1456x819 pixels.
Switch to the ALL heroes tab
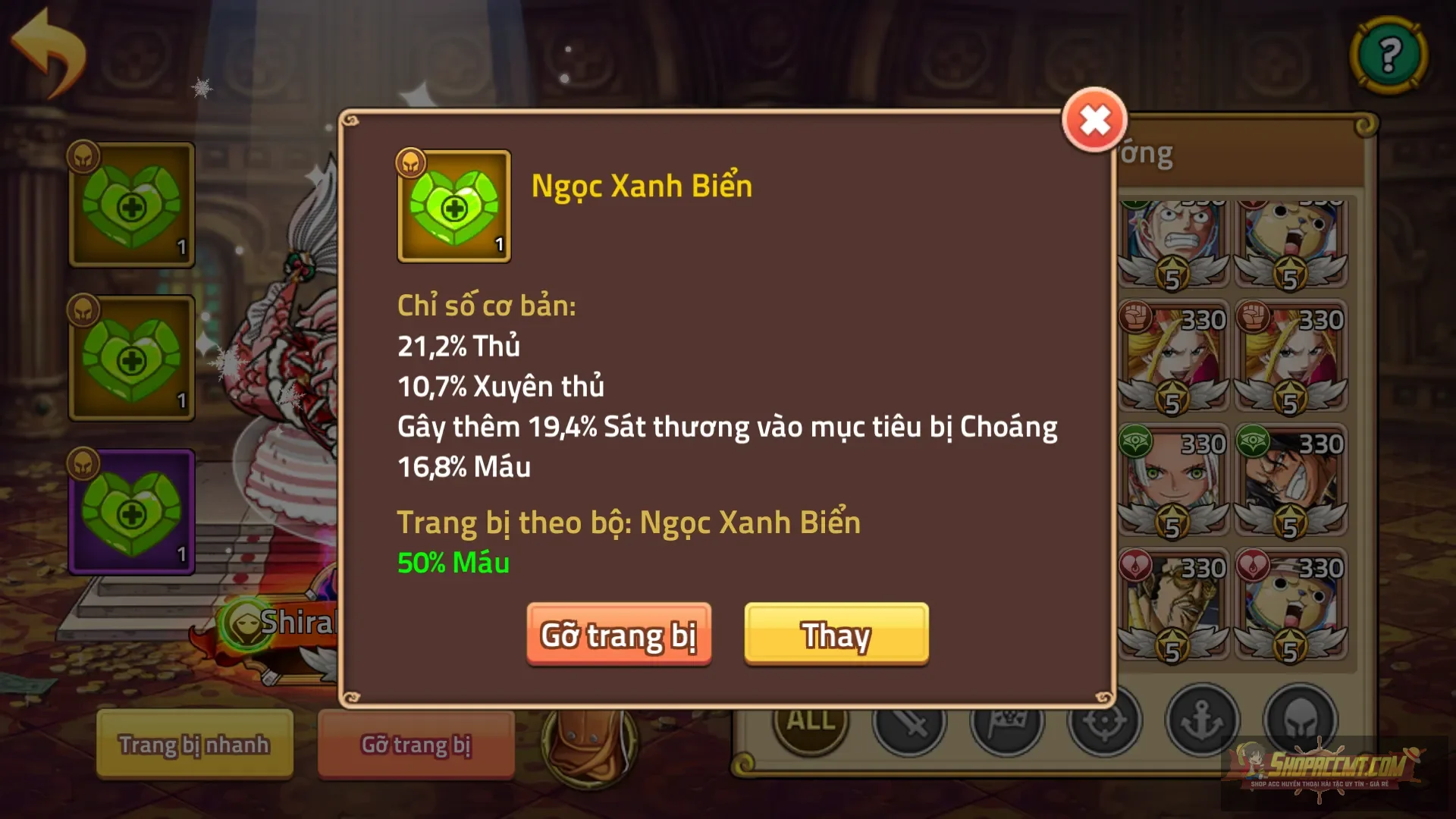[809, 722]
